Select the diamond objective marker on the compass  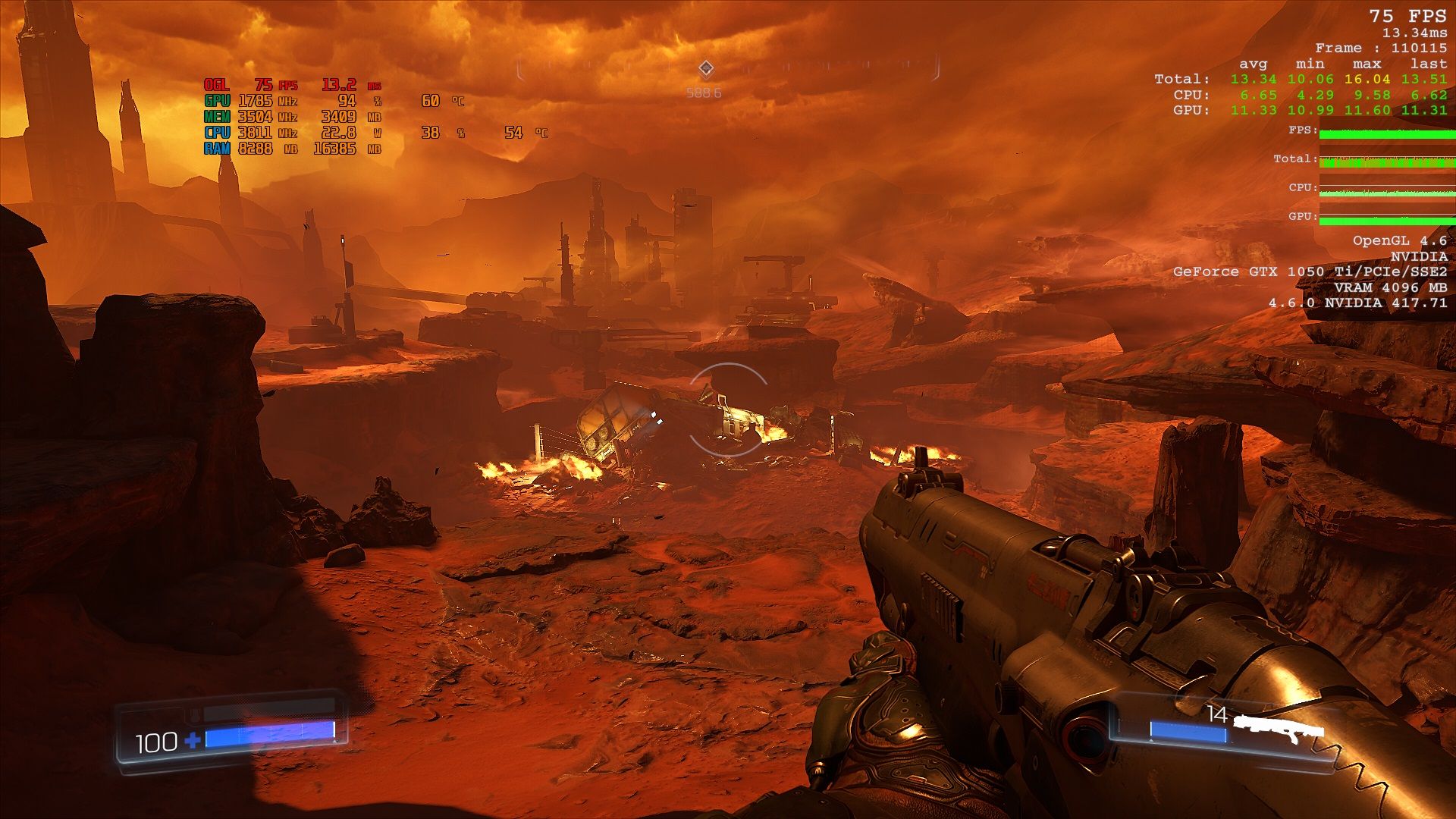point(706,69)
